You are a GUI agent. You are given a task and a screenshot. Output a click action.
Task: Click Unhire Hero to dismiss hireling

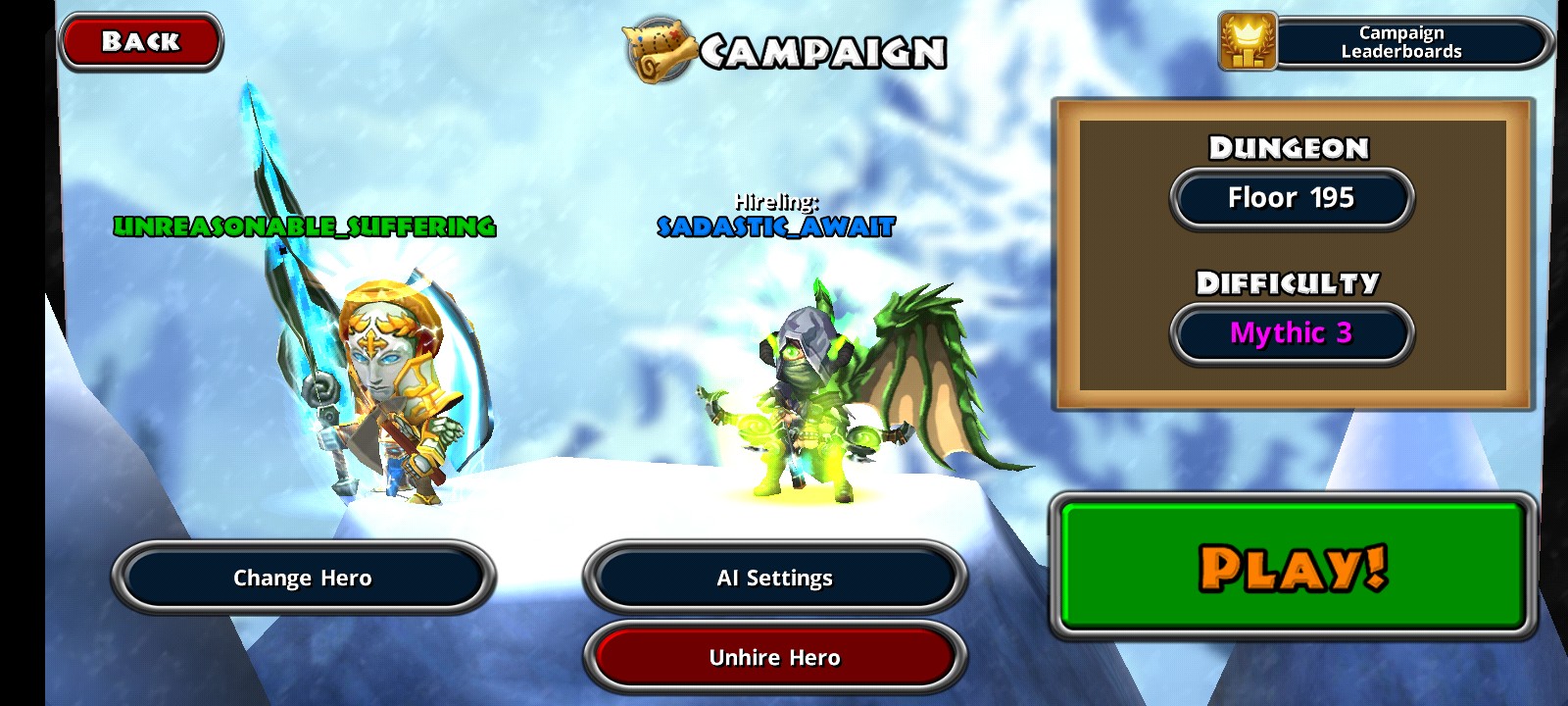pos(774,657)
